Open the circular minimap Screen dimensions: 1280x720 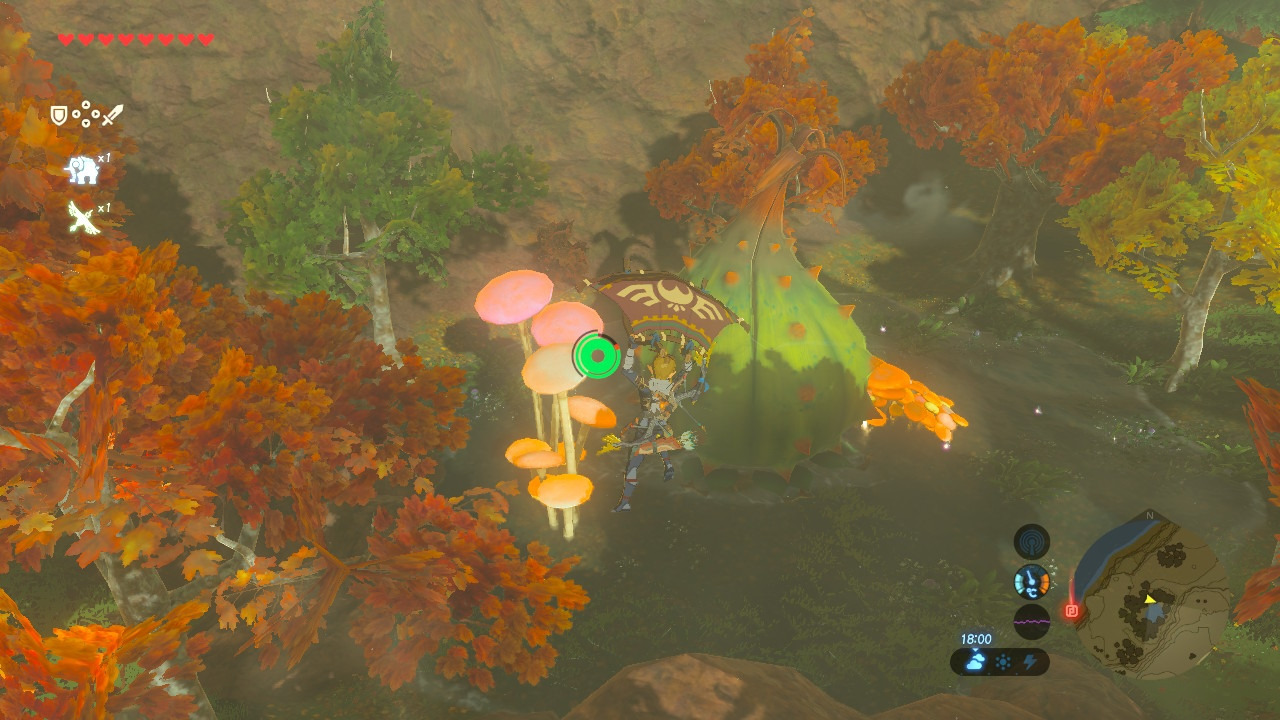(x=1151, y=596)
